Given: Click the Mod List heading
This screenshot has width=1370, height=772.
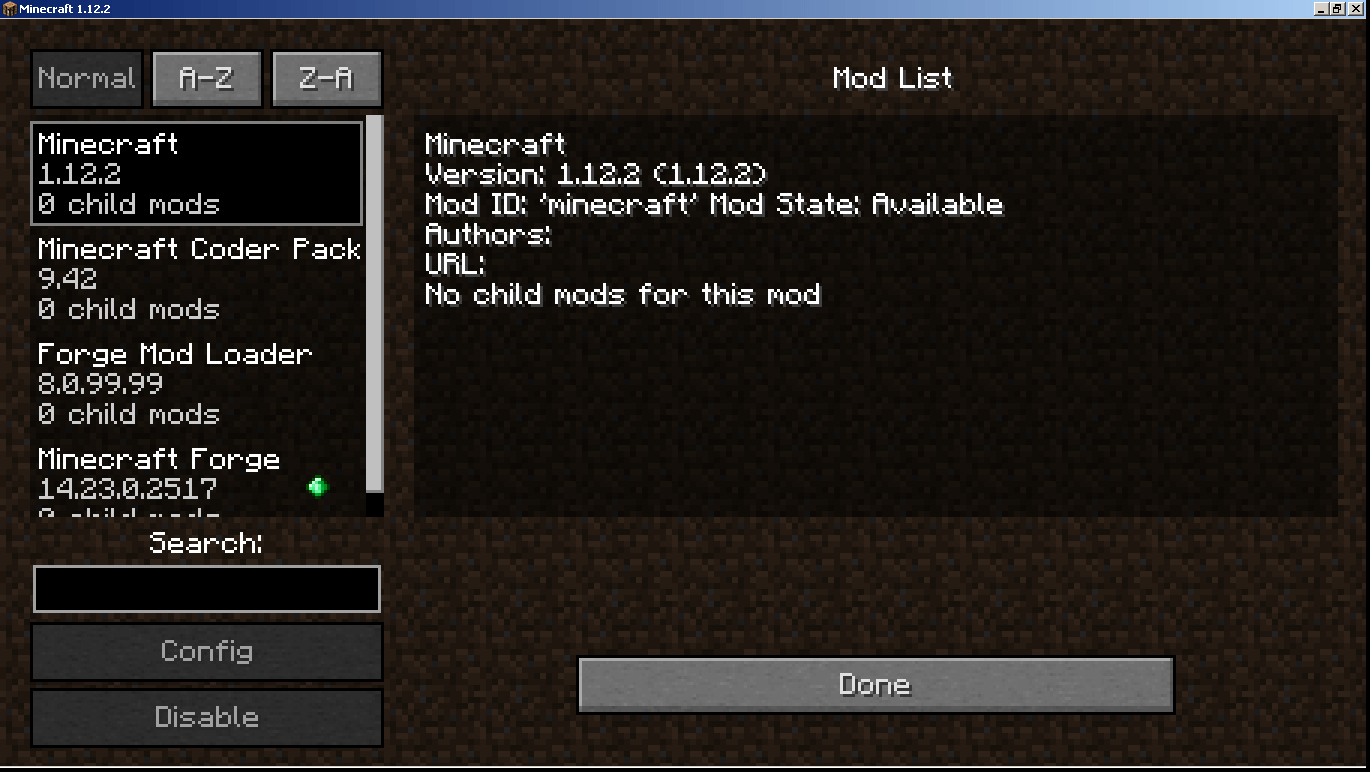Looking at the screenshot, I should [x=892, y=78].
